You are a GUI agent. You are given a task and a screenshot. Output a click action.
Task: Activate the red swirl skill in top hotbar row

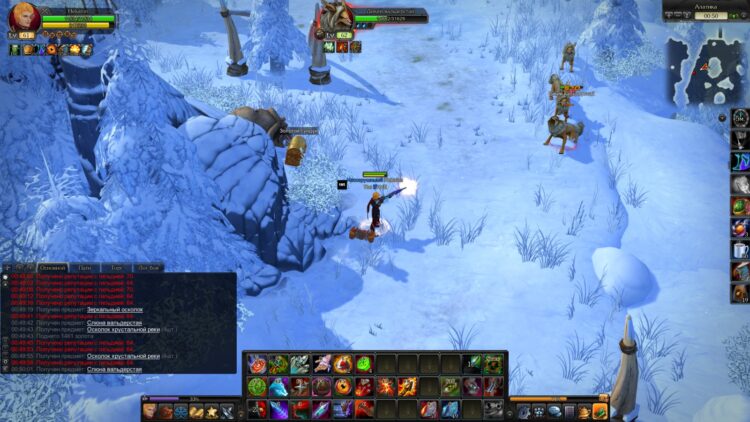257,364
